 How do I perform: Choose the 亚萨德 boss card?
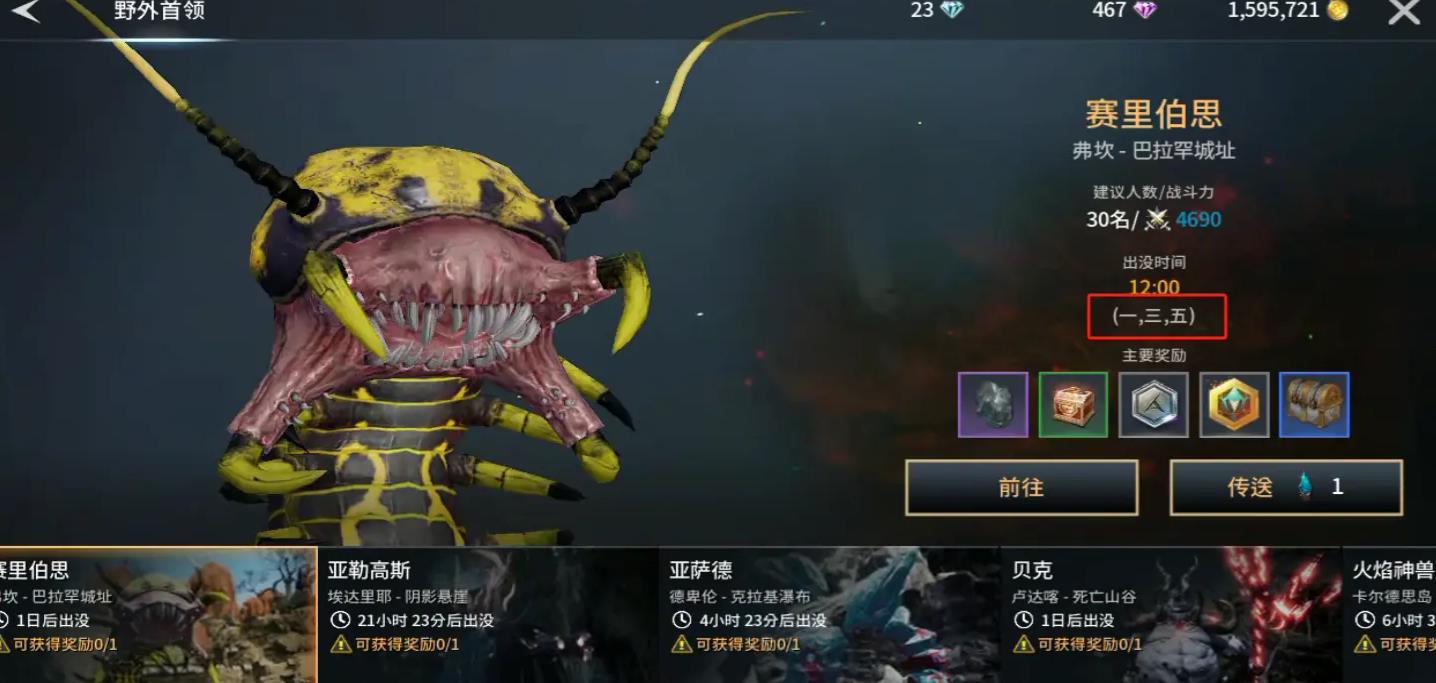click(829, 614)
